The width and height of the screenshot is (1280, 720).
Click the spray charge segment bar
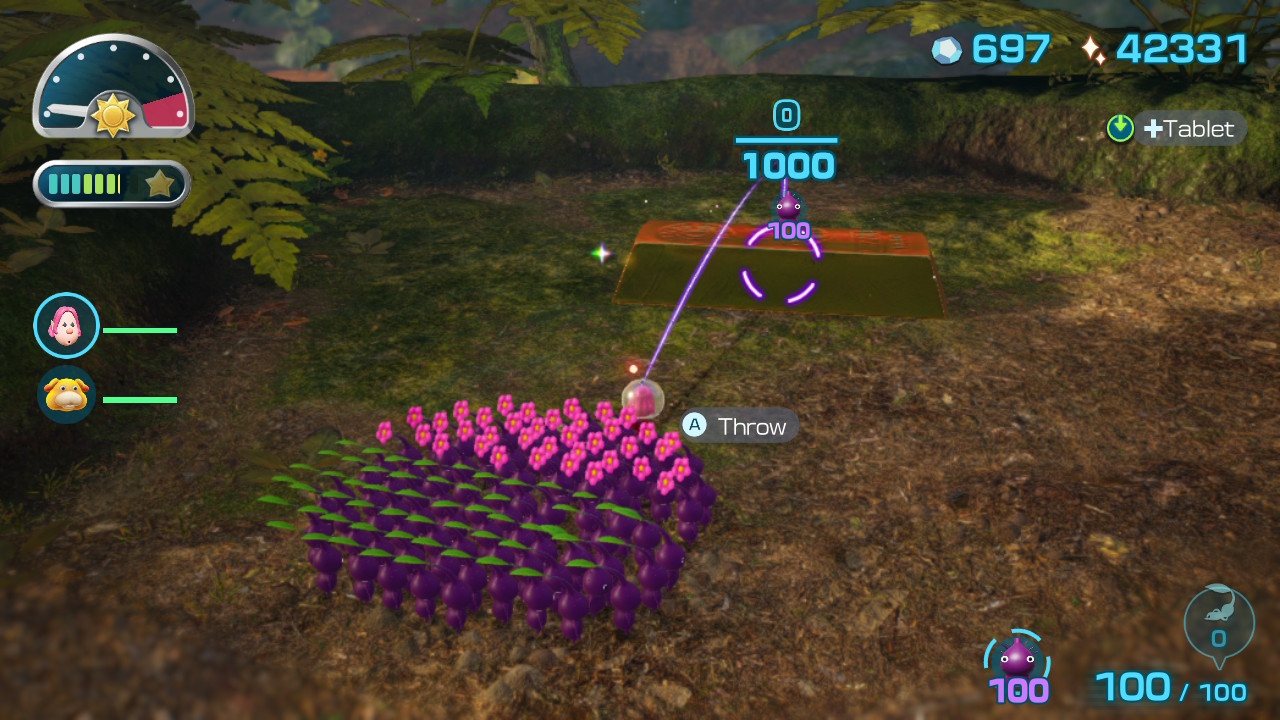pyautogui.click(x=90, y=183)
